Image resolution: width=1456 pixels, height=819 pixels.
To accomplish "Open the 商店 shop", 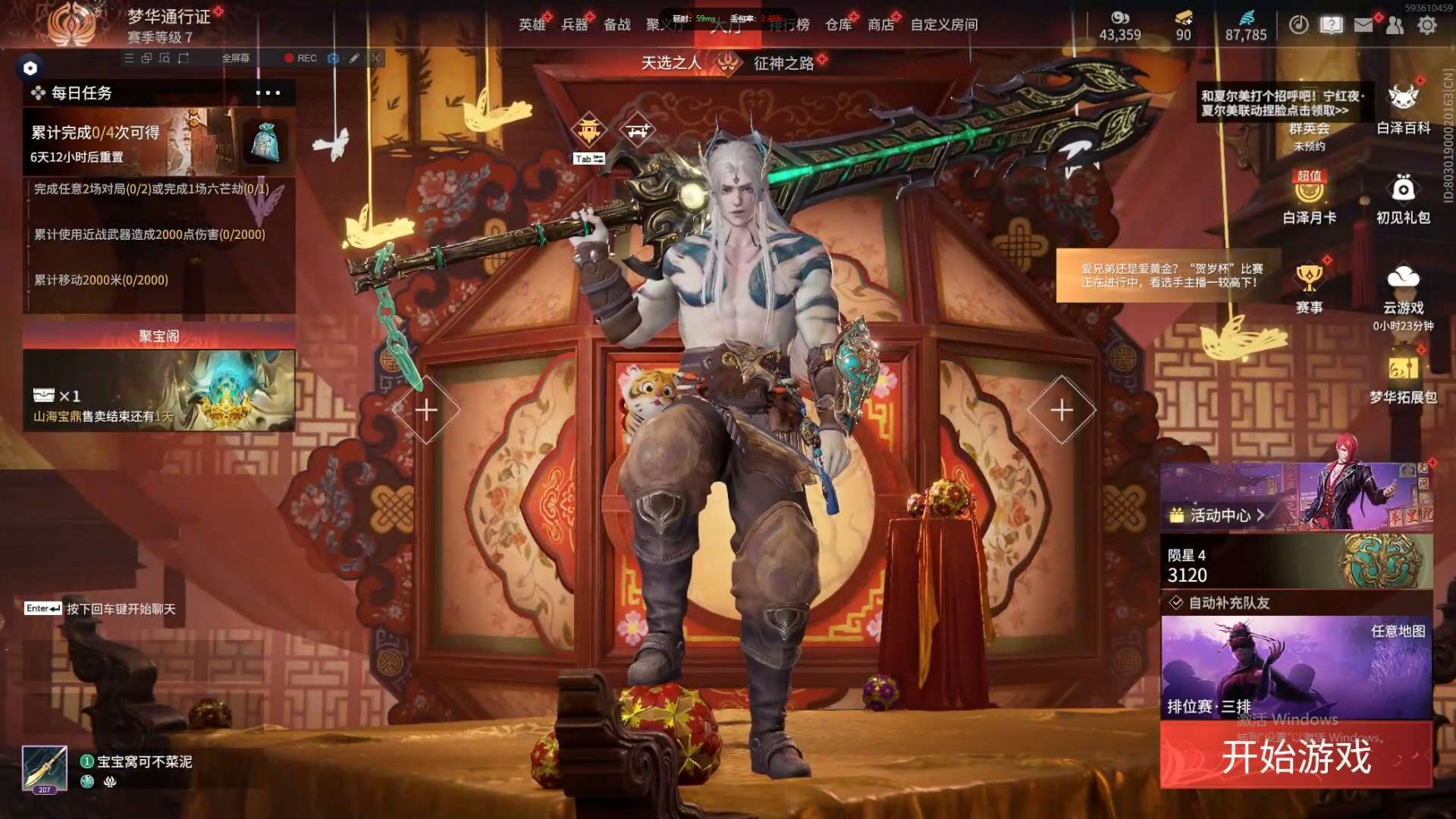I will (880, 25).
